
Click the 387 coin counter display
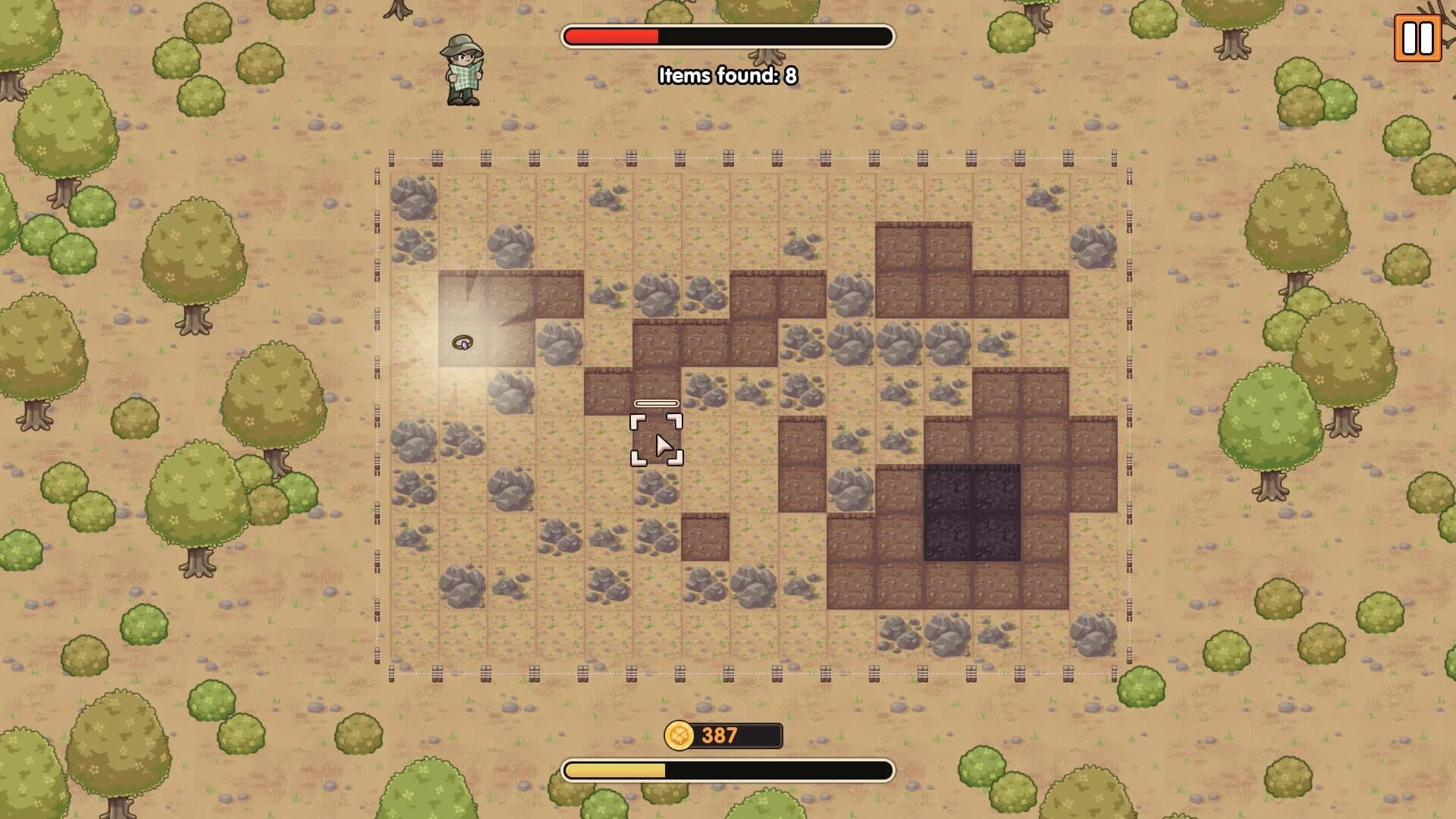[x=719, y=734]
